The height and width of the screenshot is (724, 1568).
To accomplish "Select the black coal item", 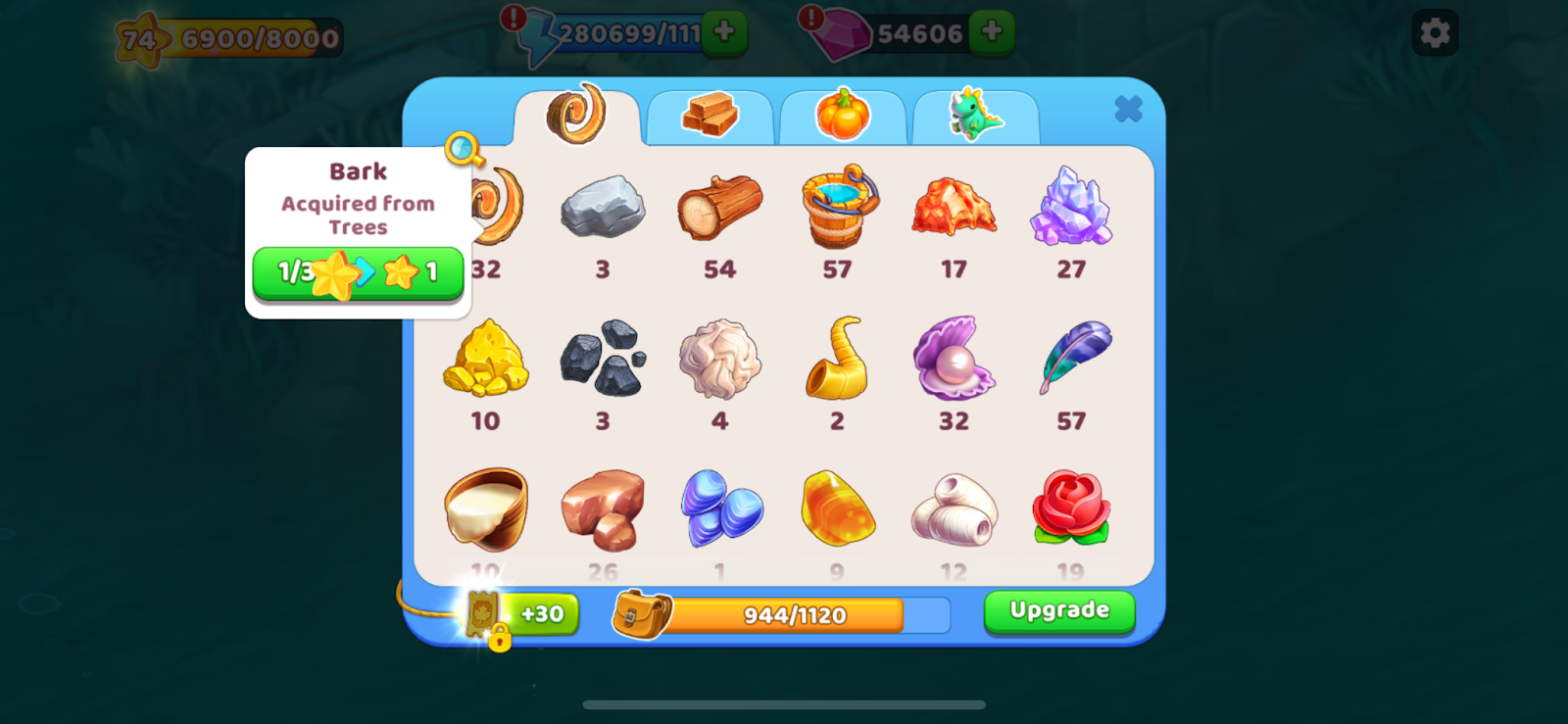I will coord(603,359).
